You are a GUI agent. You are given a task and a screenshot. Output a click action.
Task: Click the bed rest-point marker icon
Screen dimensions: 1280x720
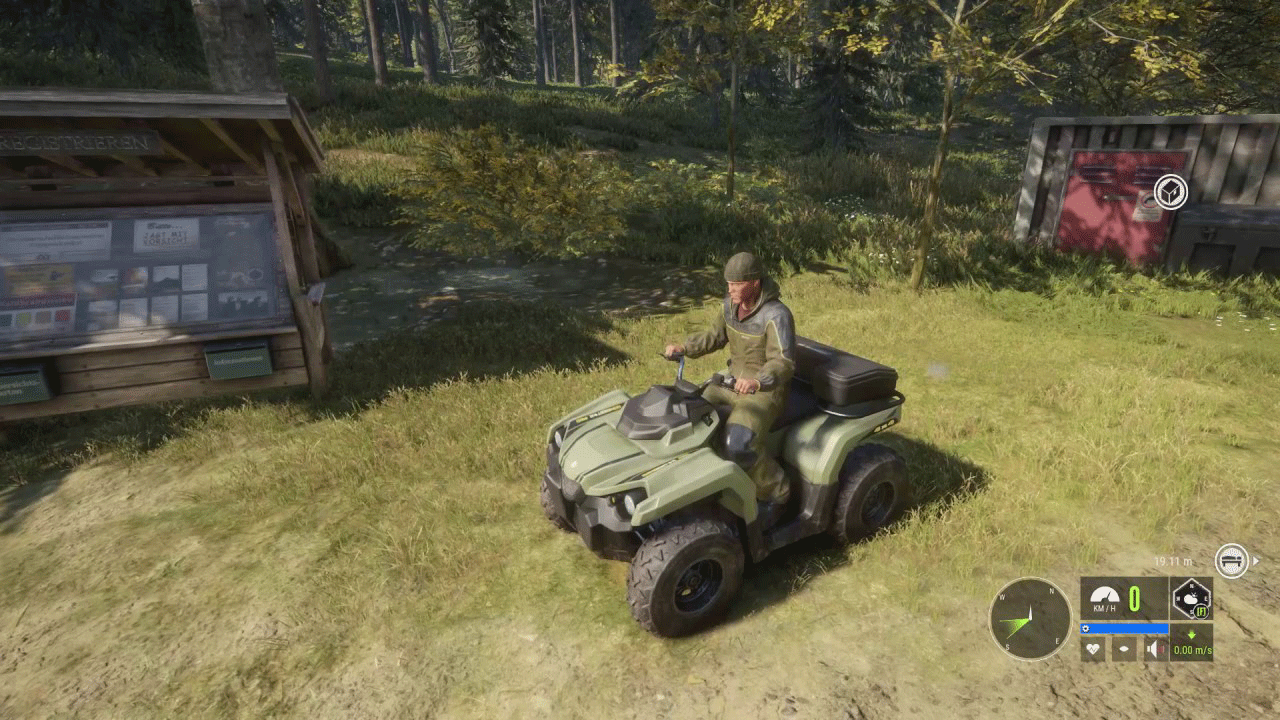1232,561
